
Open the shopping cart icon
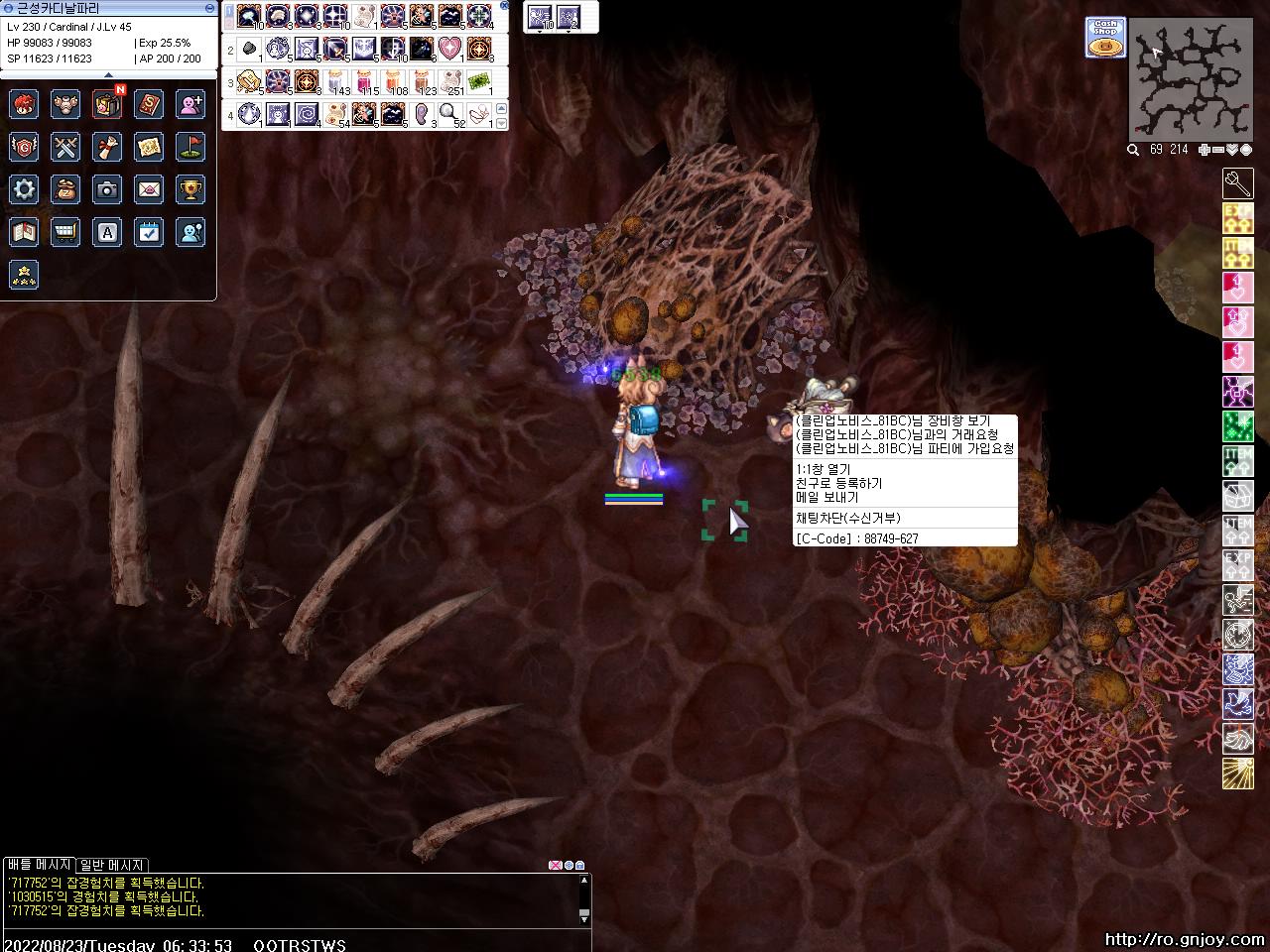click(x=65, y=232)
